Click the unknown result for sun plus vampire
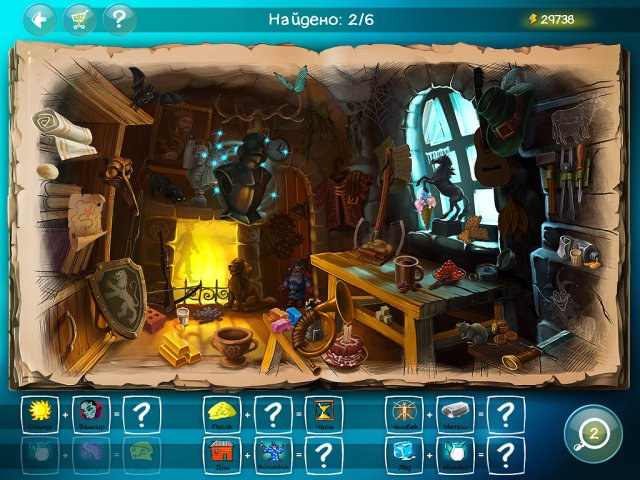The height and width of the screenshot is (480, 640). (x=141, y=412)
